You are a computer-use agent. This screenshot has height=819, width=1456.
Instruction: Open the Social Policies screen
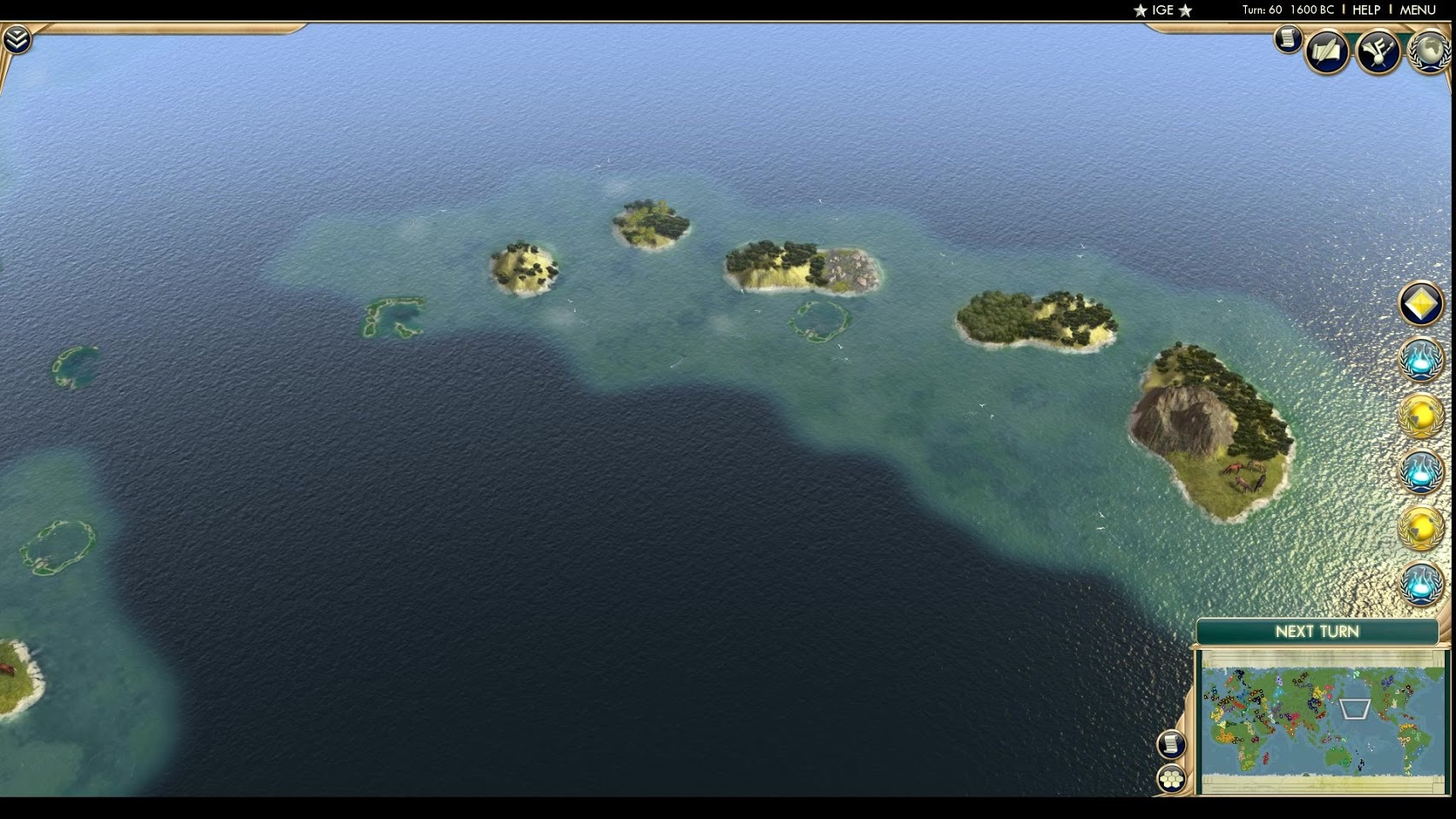[x=1326, y=51]
